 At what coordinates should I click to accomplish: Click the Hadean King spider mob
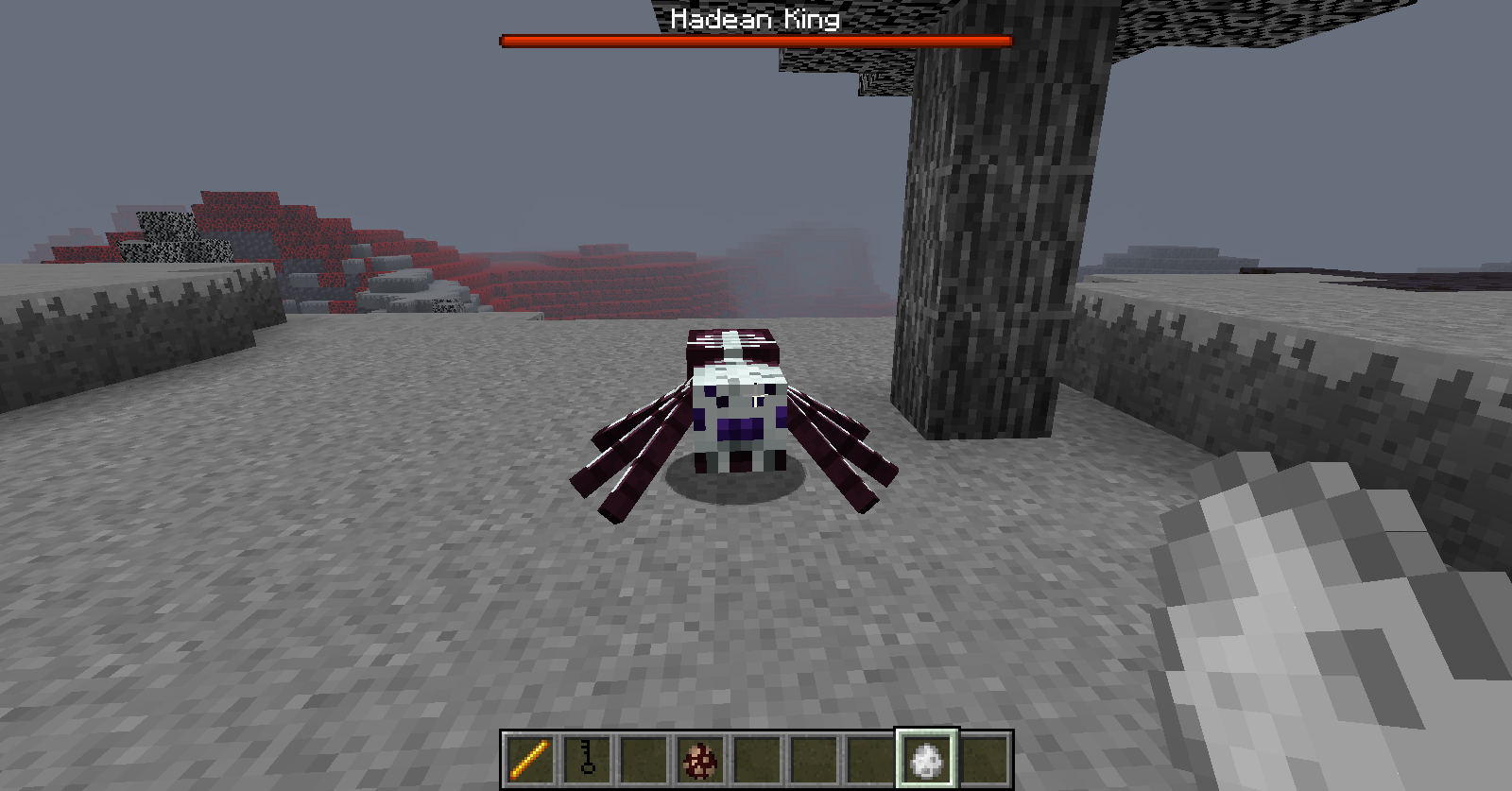732,416
